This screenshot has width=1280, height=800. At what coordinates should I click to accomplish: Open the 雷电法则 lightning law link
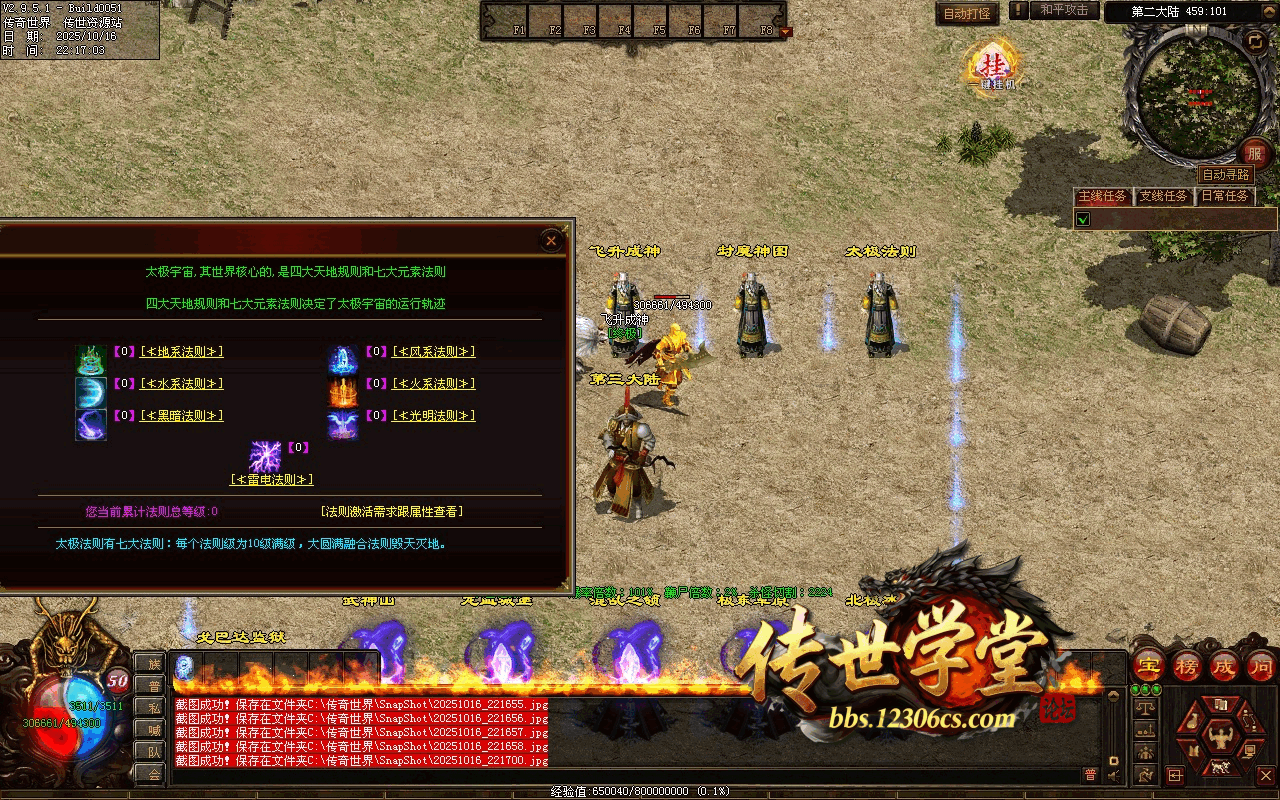coord(271,480)
